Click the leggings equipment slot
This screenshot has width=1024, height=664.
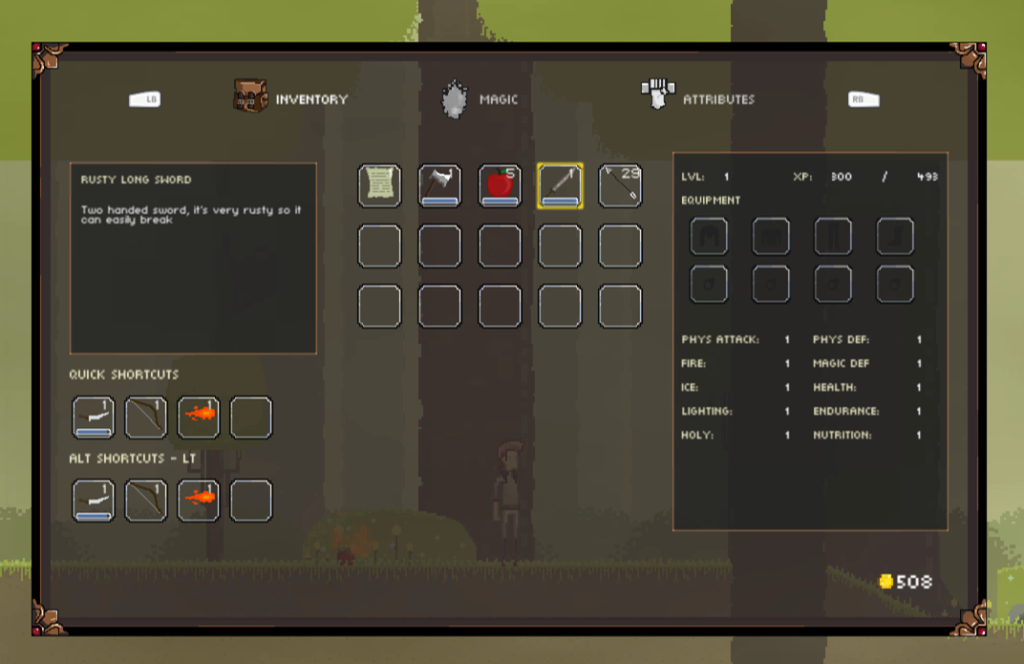(x=833, y=237)
